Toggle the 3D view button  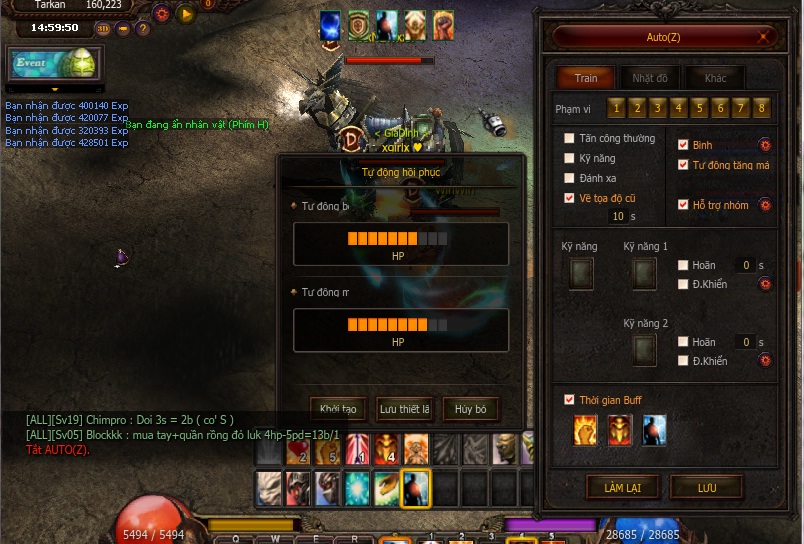[x=103, y=28]
